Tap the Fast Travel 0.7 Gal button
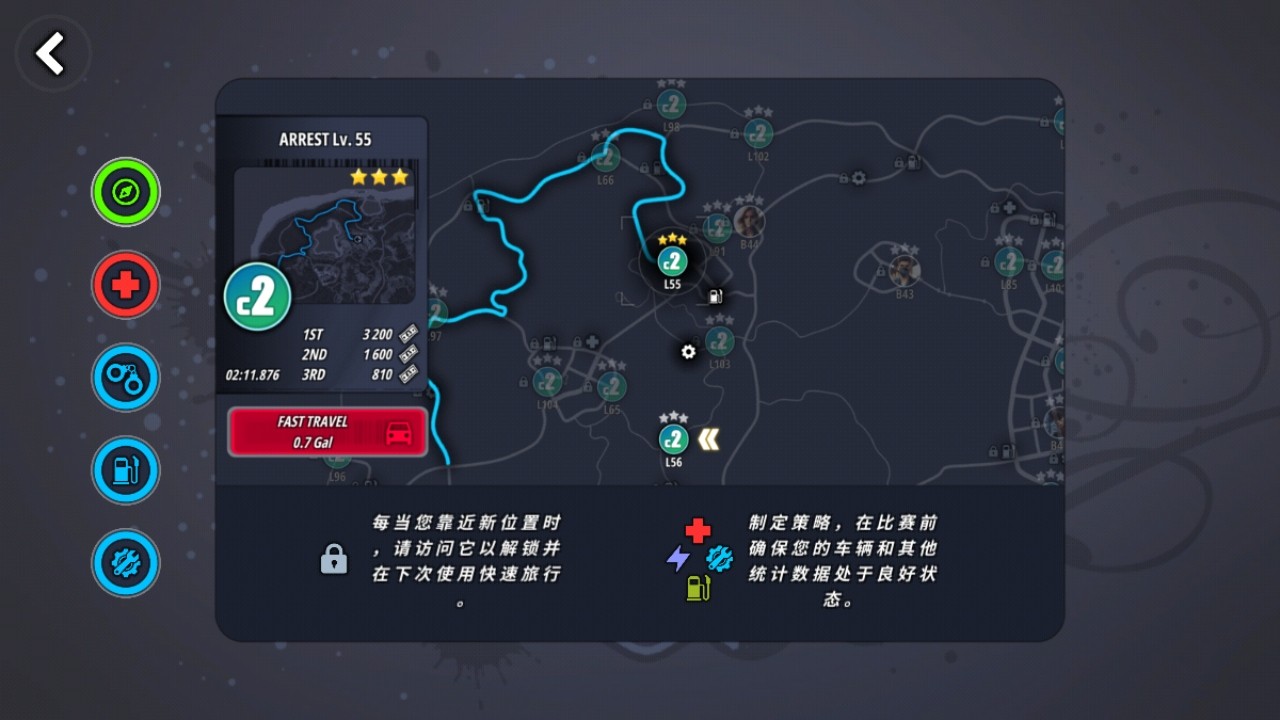The image size is (1280, 720). point(328,432)
